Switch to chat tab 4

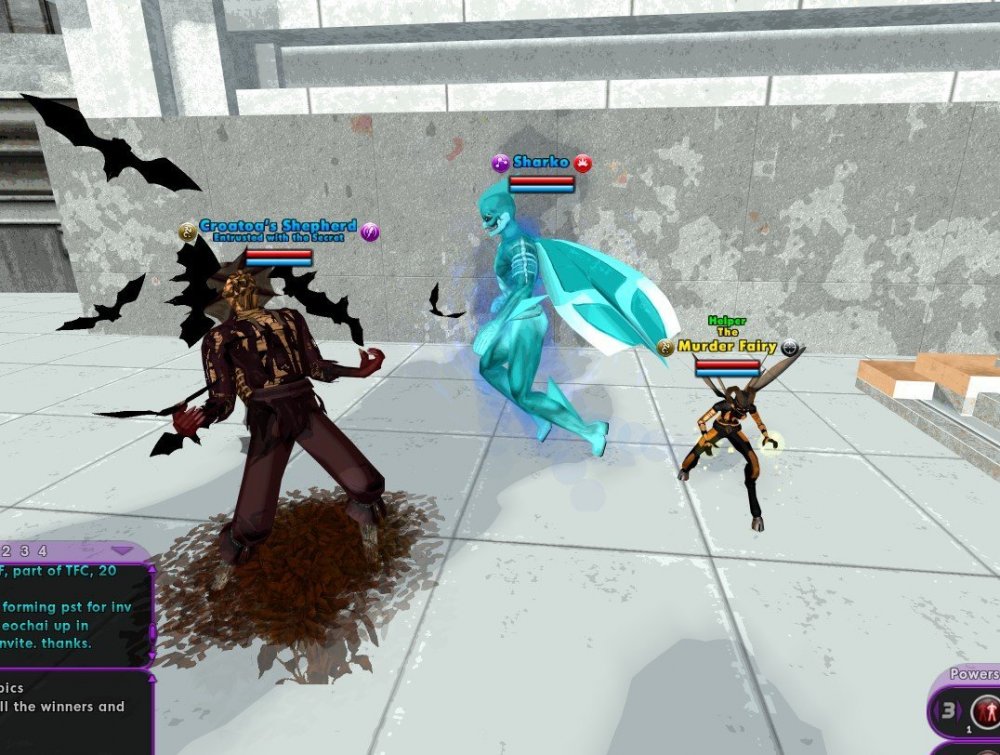click(42, 551)
